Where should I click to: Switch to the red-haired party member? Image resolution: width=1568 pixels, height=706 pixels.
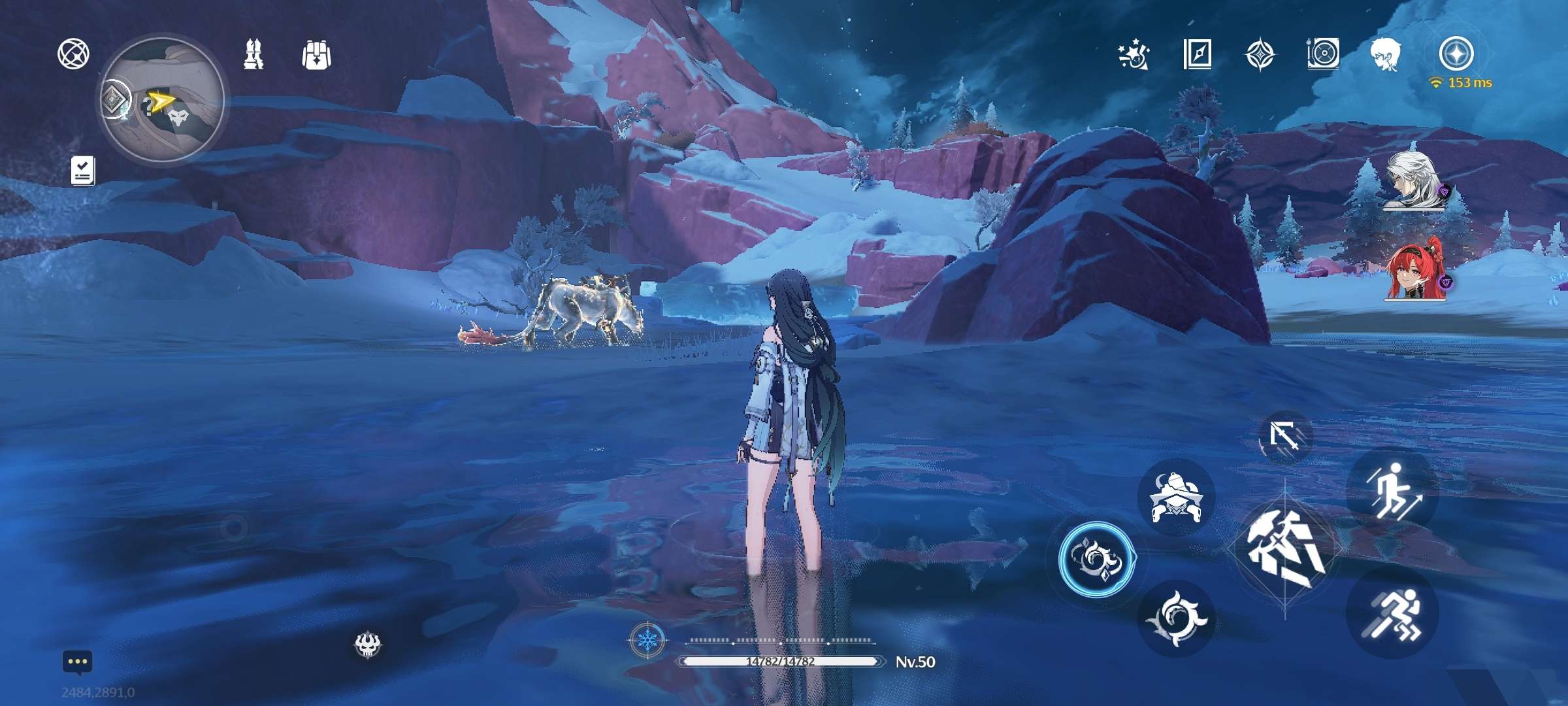[1416, 273]
